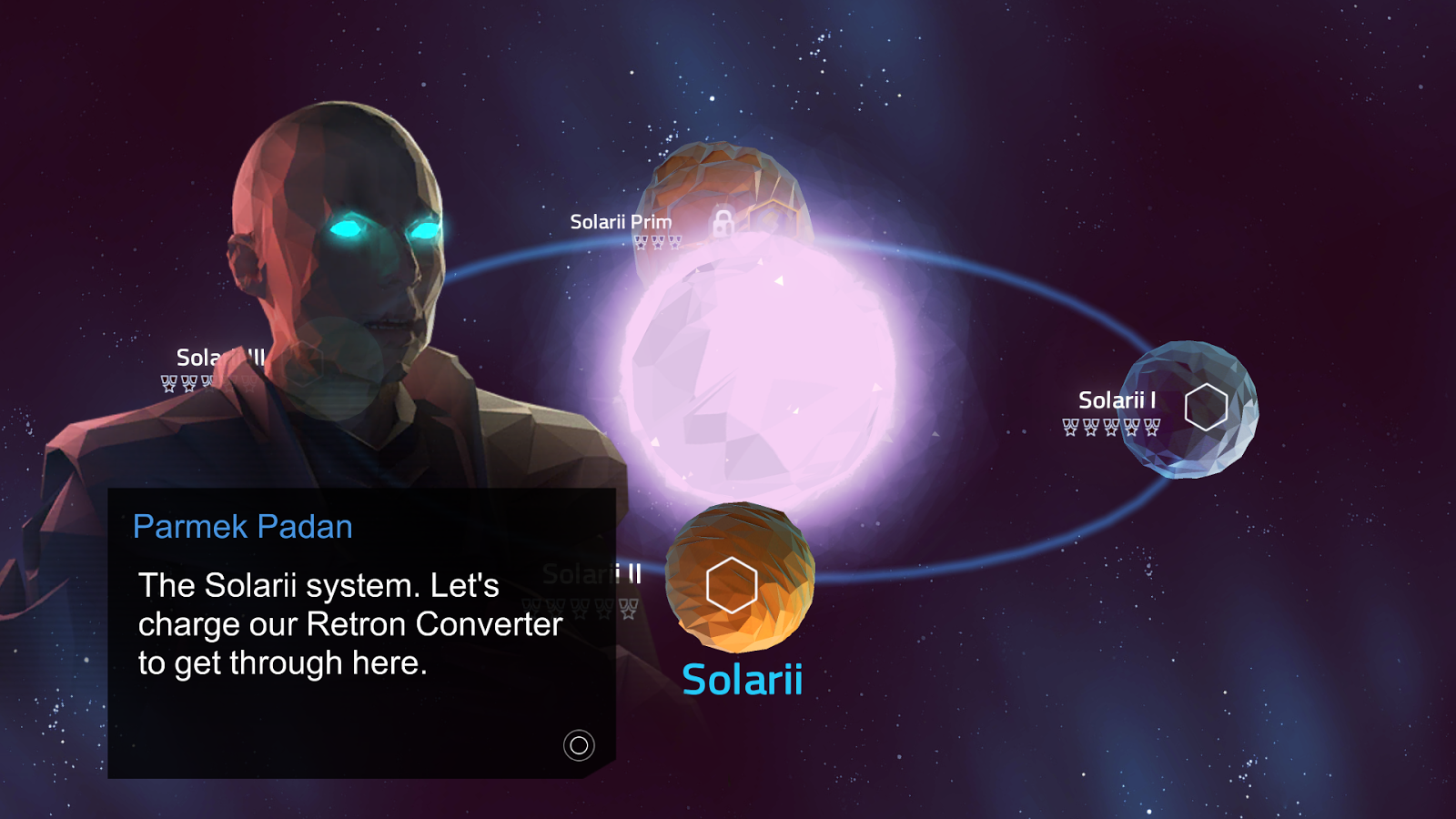Image resolution: width=1456 pixels, height=819 pixels.
Task: Advance the dialogue with the circle button
Action: click(x=579, y=745)
